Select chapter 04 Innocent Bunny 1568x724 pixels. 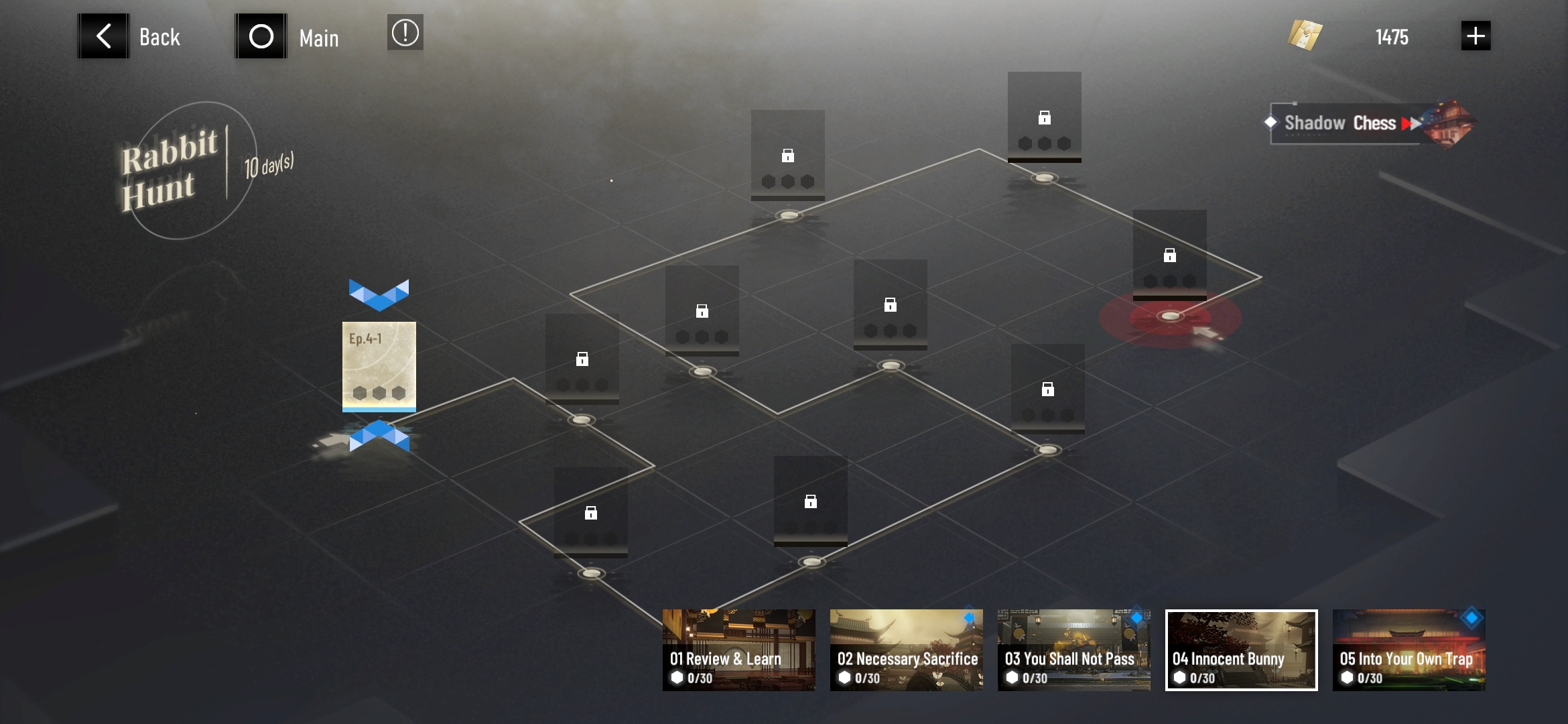[1241, 650]
